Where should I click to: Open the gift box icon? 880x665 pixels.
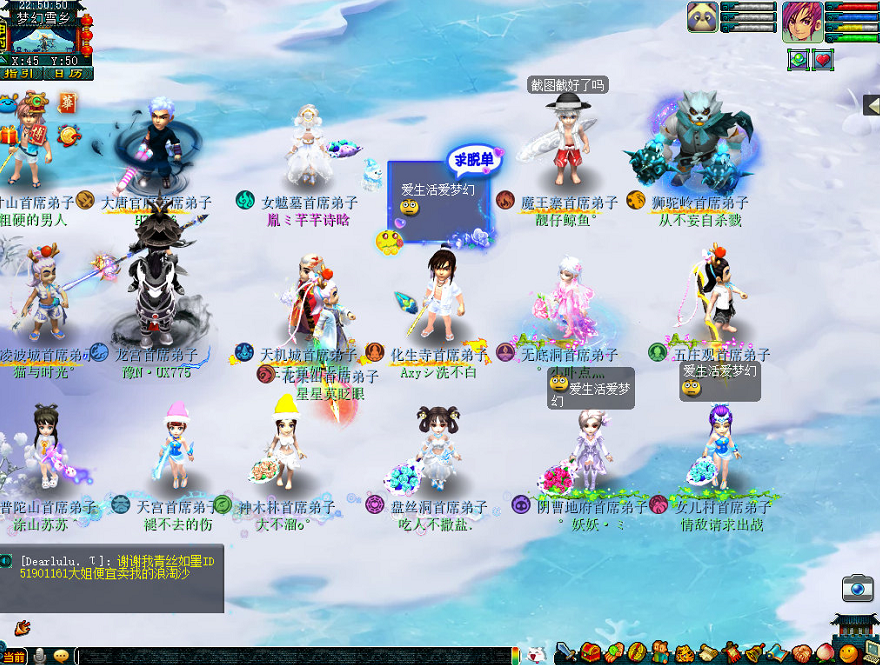(x=9, y=134)
